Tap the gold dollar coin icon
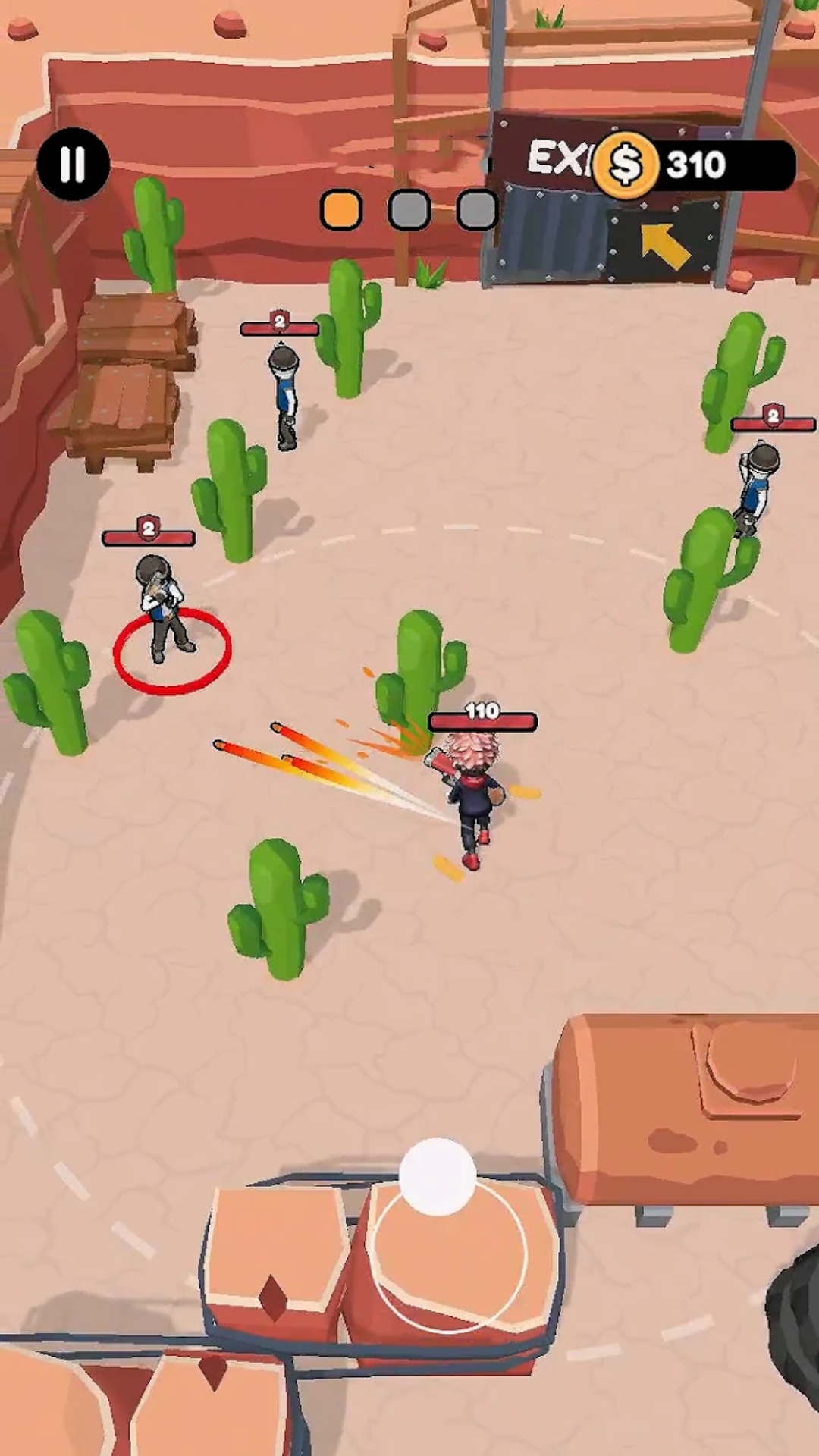The image size is (819, 1456). pos(626,165)
